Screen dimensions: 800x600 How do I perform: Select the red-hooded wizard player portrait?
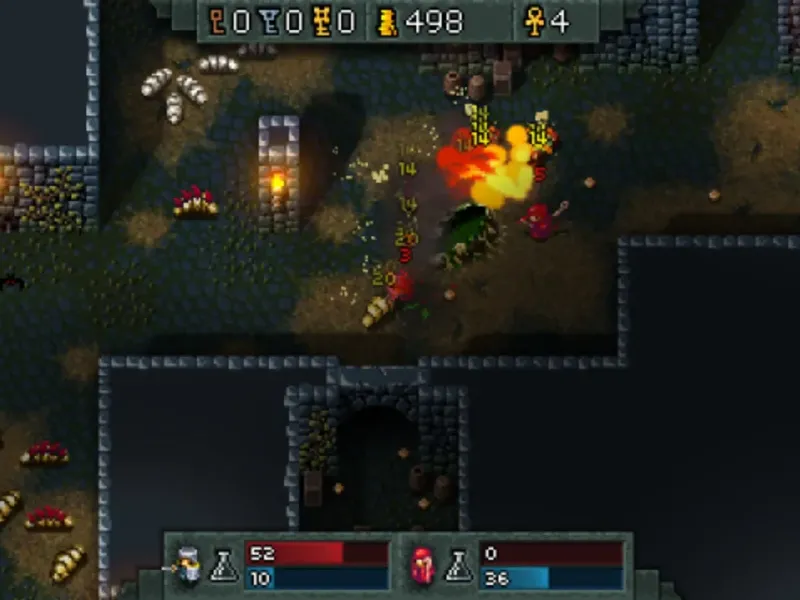pyautogui.click(x=421, y=566)
